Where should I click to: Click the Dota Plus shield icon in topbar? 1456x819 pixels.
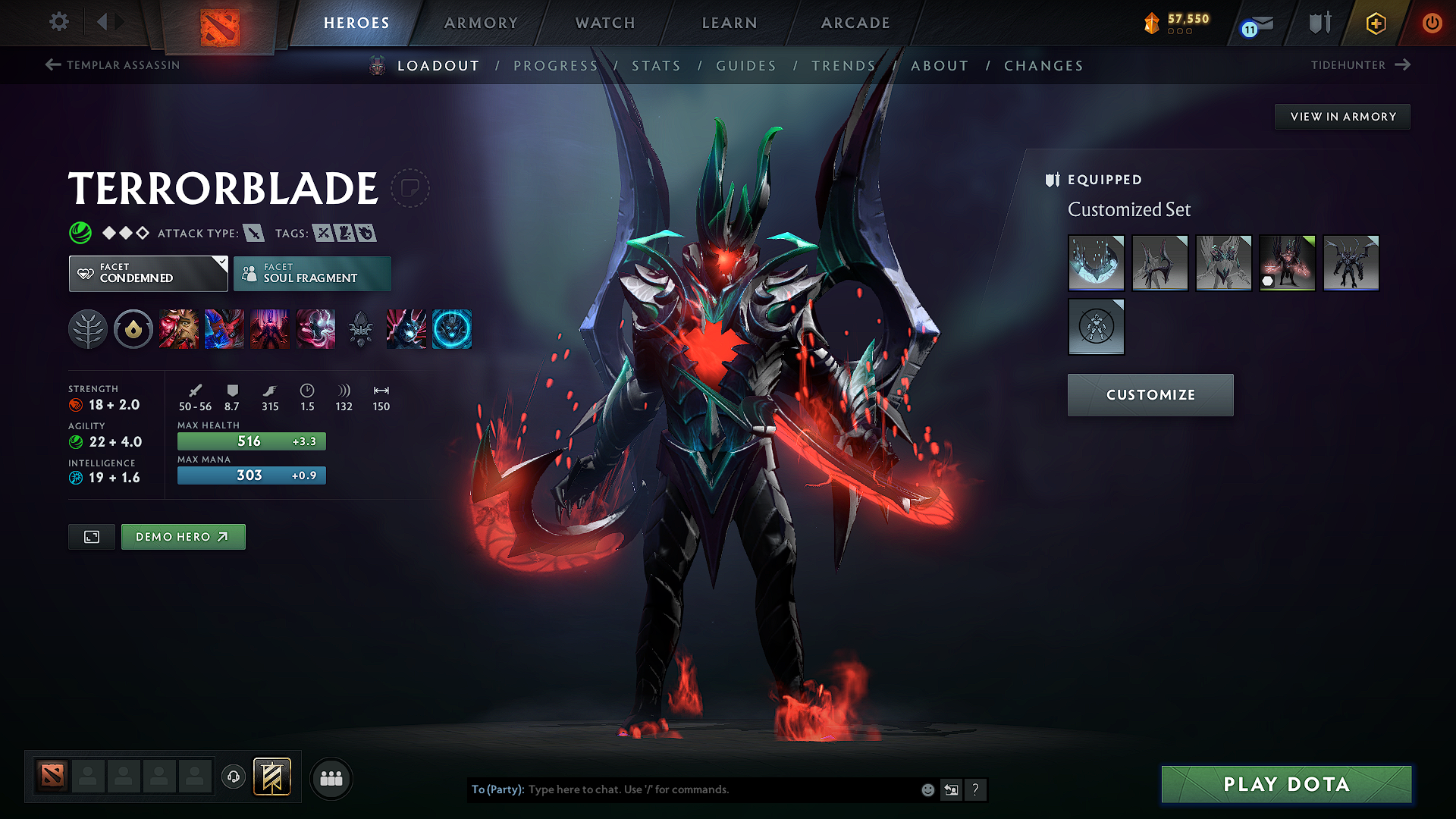pyautogui.click(x=1319, y=22)
